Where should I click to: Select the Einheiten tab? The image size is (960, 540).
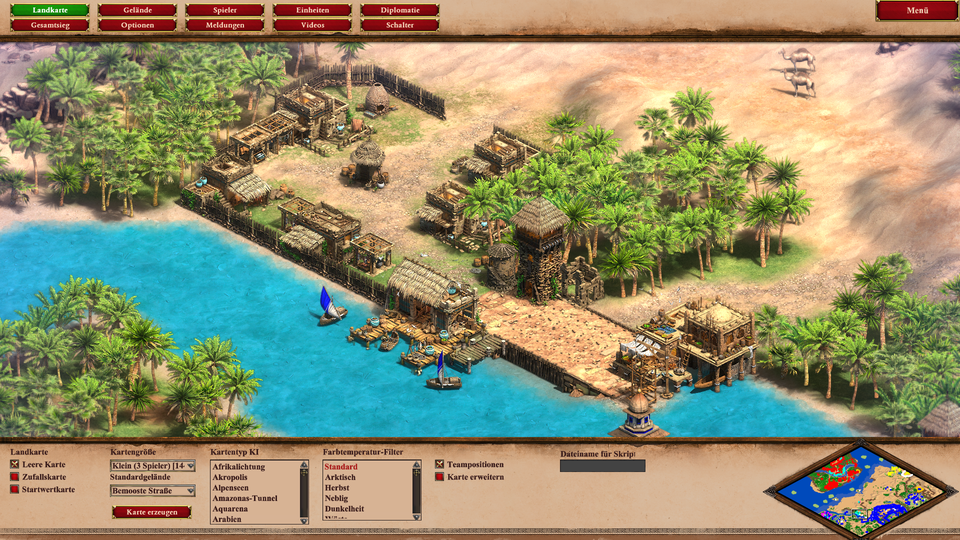pos(312,10)
